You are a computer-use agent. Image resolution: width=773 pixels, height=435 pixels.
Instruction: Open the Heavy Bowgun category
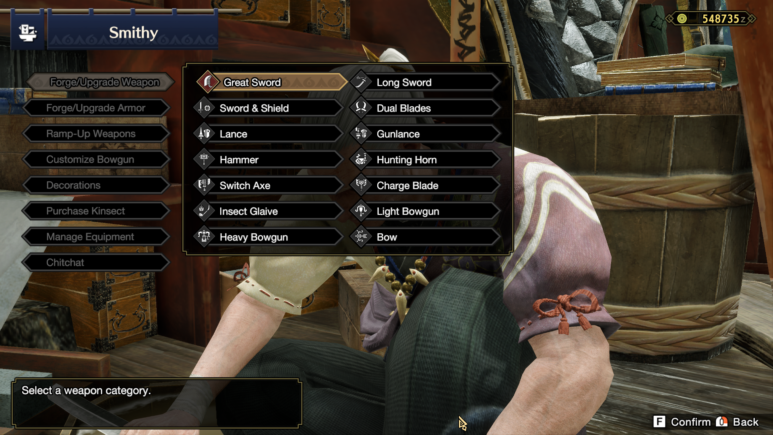[267, 238]
